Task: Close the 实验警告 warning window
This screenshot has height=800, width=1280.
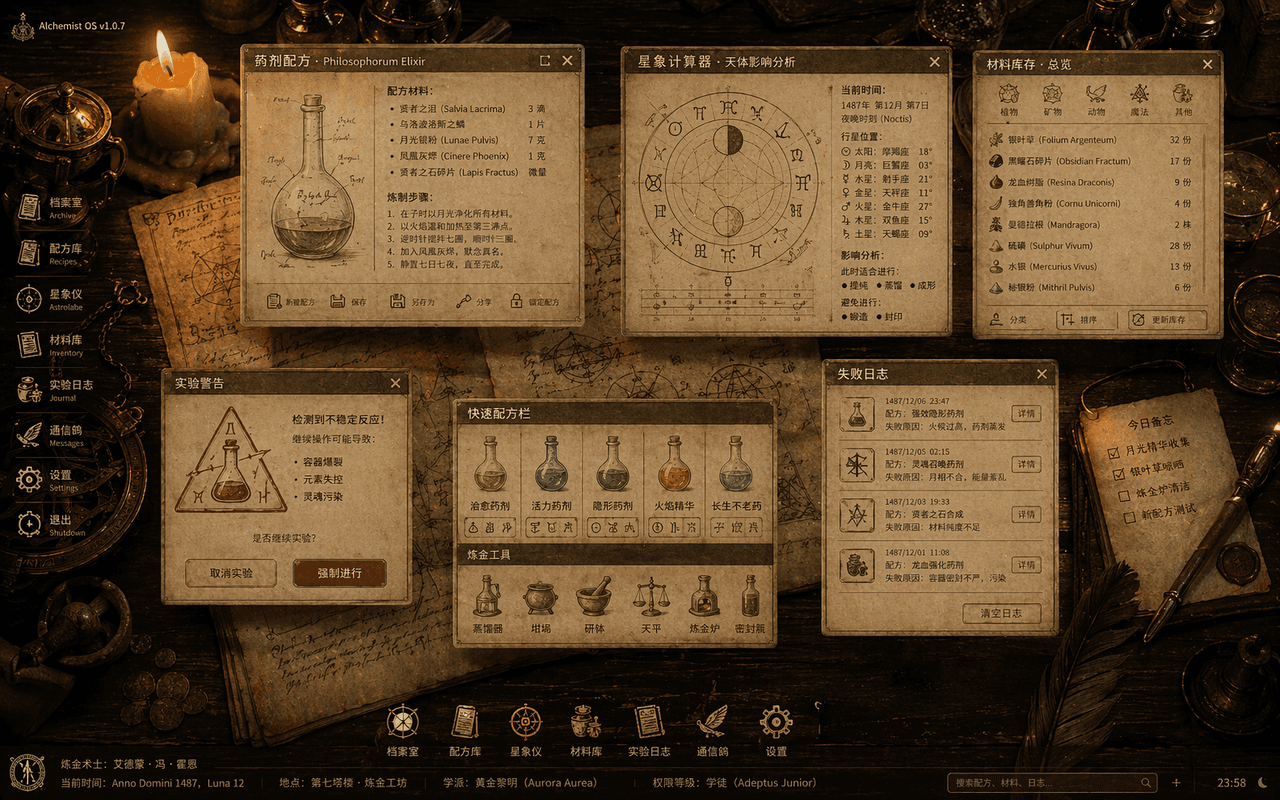Action: [x=395, y=383]
